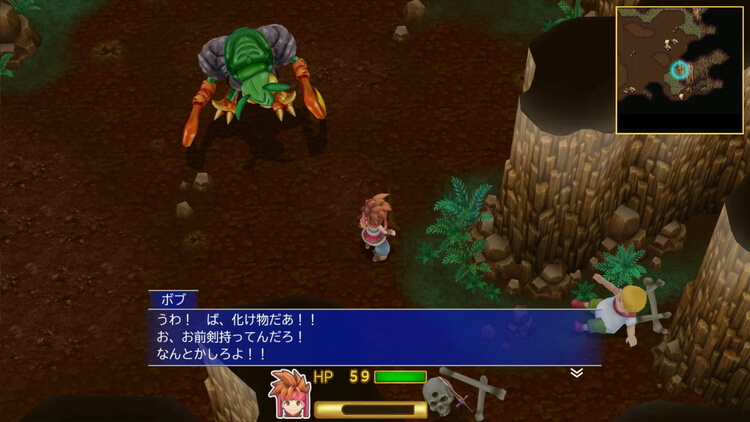This screenshot has height=422, width=750.
Task: Advance dialogue with the down-arrow indicator
Action: (577, 373)
